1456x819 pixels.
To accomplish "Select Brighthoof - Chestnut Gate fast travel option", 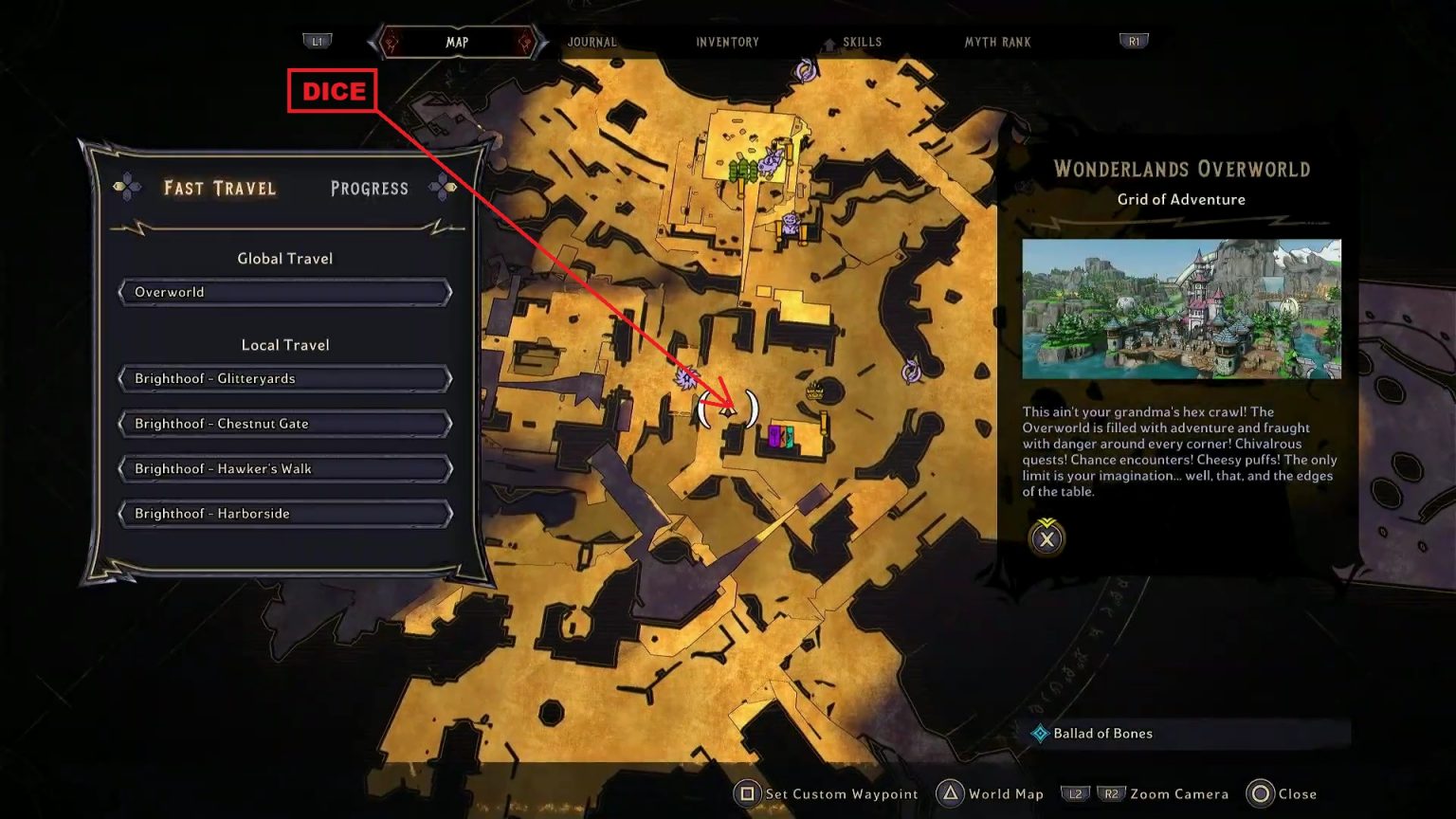I will 284,423.
